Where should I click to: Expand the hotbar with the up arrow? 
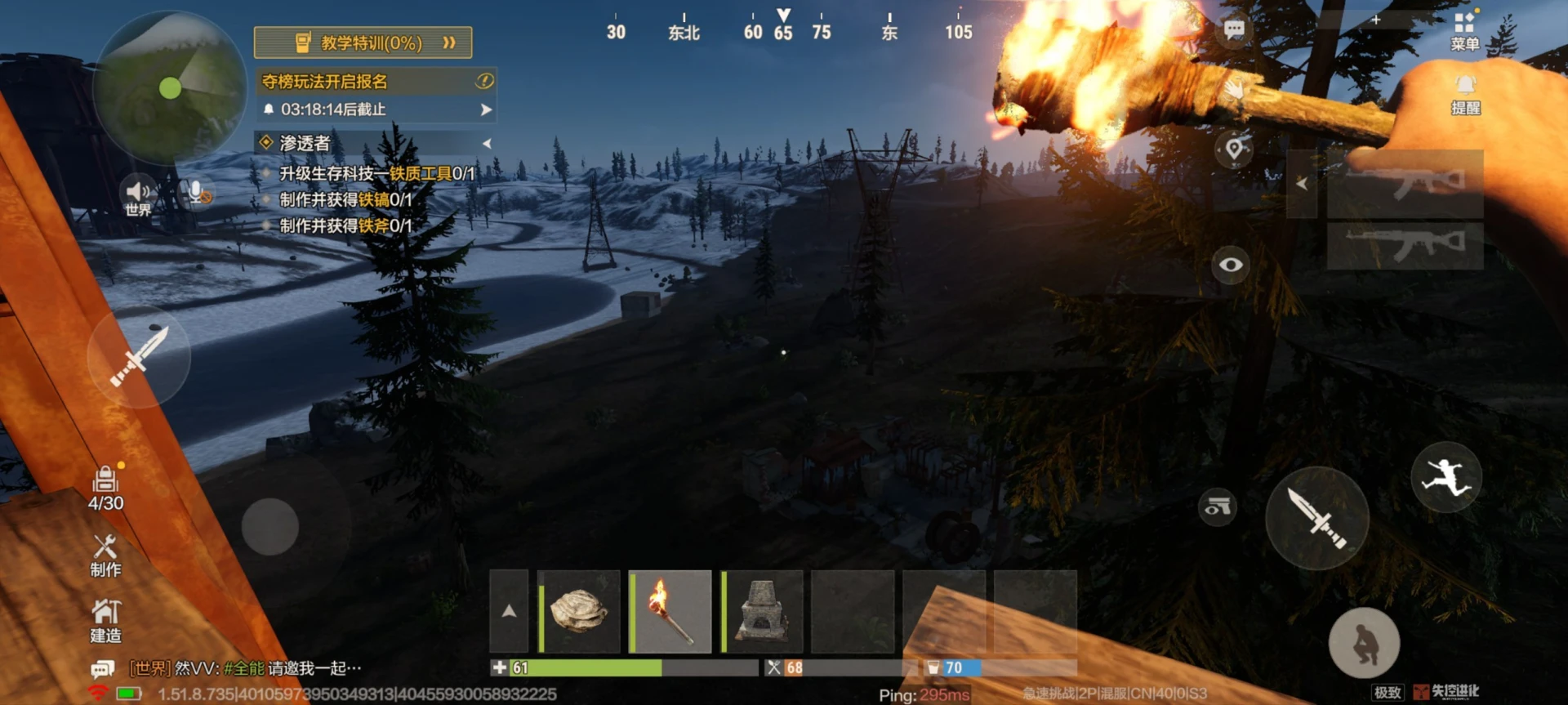click(509, 612)
